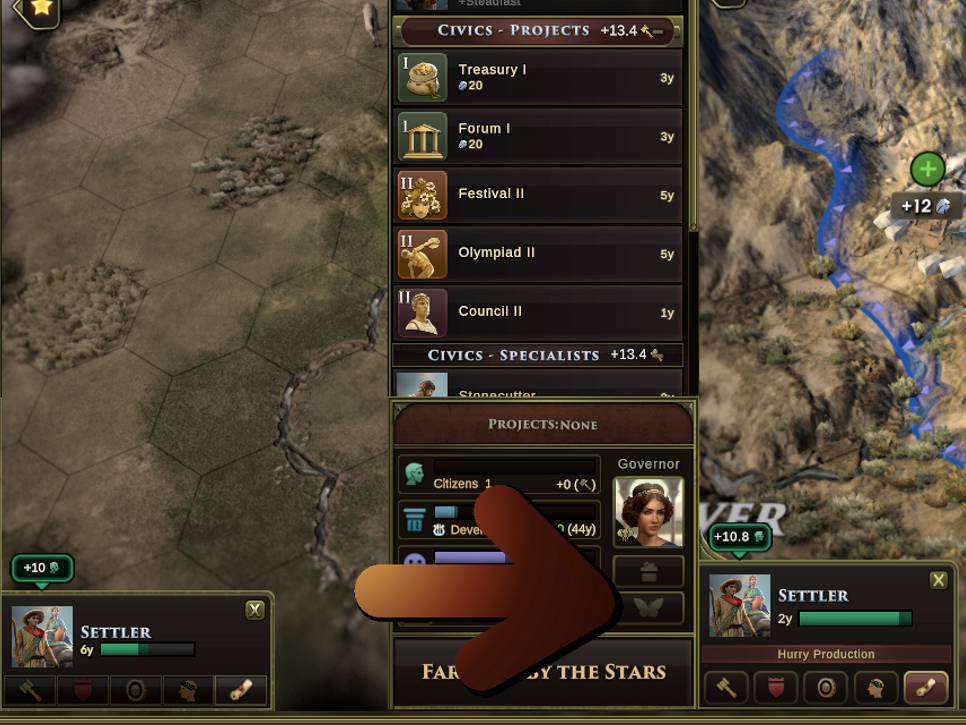Open the gold star button
Screen dimensions: 966x725
41,9
